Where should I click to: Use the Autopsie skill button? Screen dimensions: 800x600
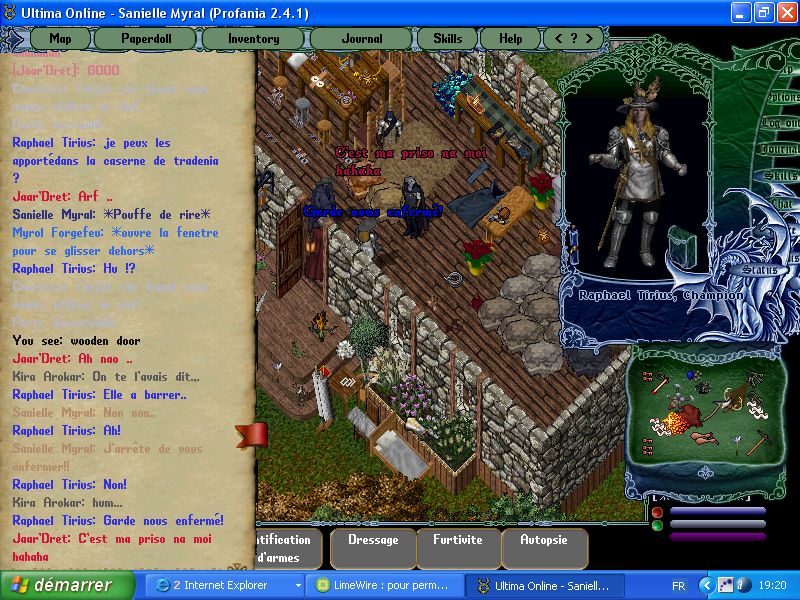tap(544, 541)
